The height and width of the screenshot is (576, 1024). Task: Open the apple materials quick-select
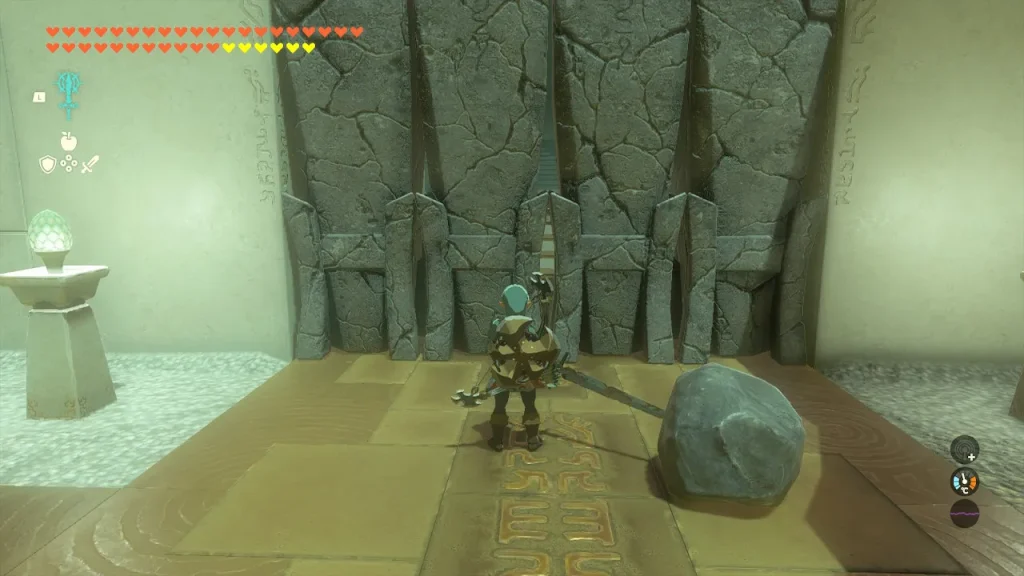(69, 141)
